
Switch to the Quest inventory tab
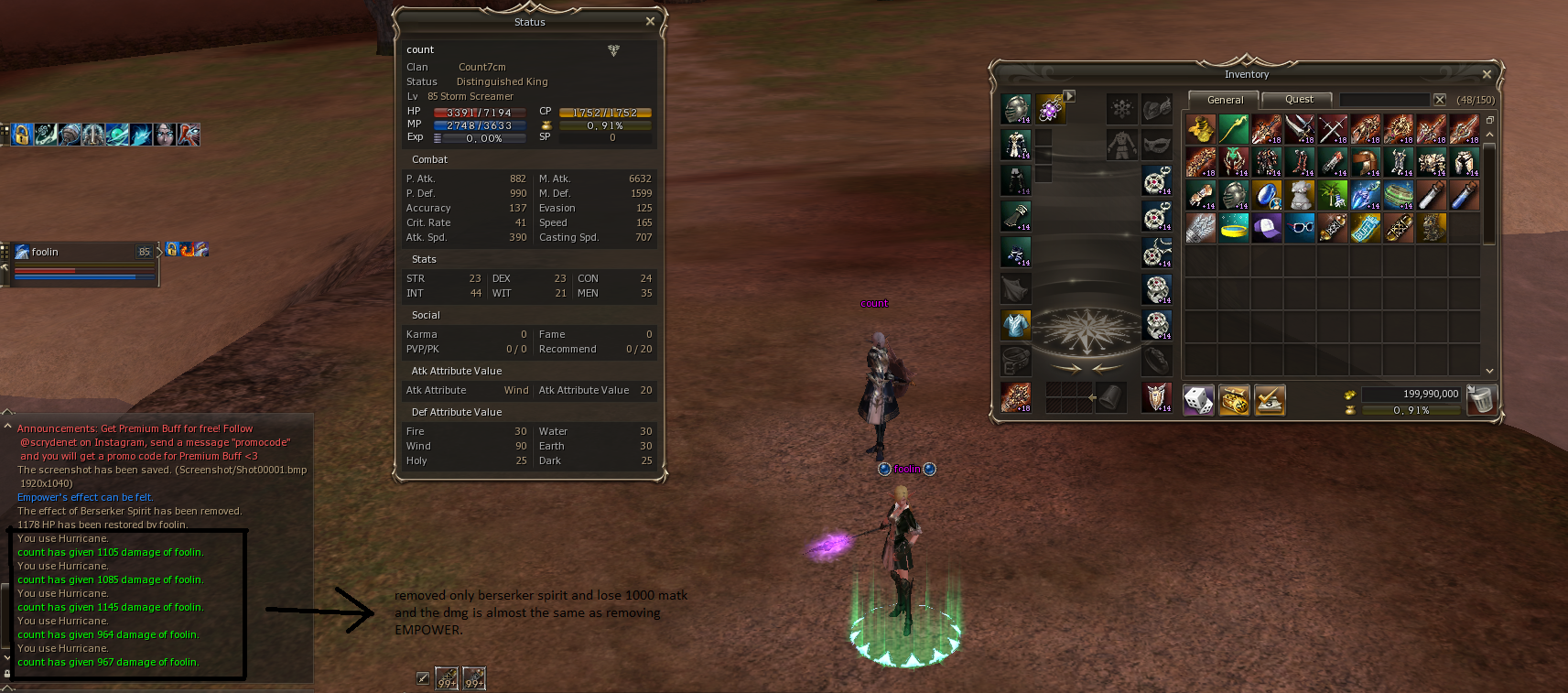click(x=1298, y=100)
